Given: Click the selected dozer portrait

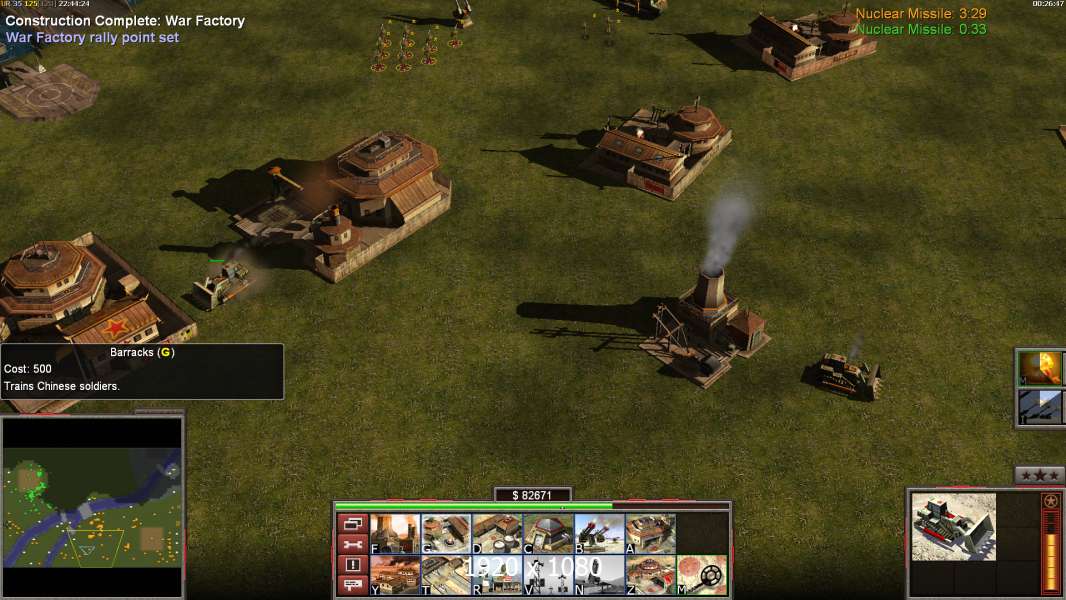Looking at the screenshot, I should (x=953, y=526).
